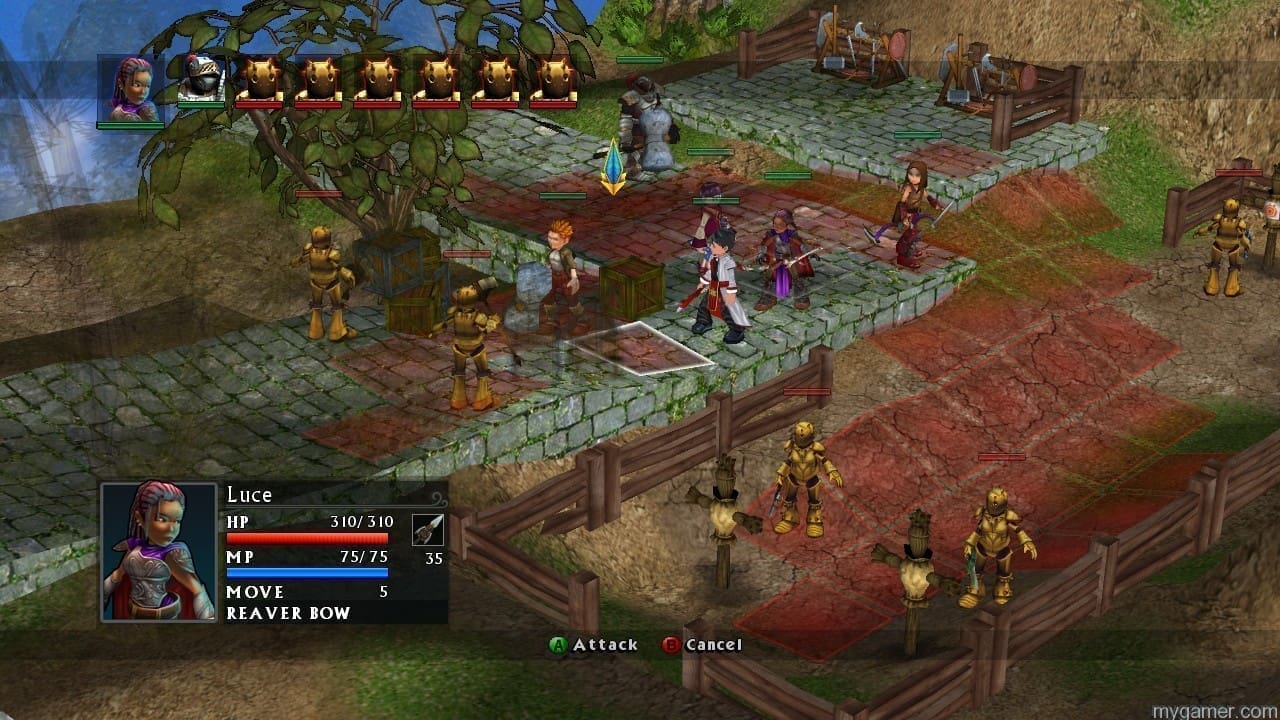
Task: Open Luce's large portrait in the status panel
Action: click(x=158, y=551)
